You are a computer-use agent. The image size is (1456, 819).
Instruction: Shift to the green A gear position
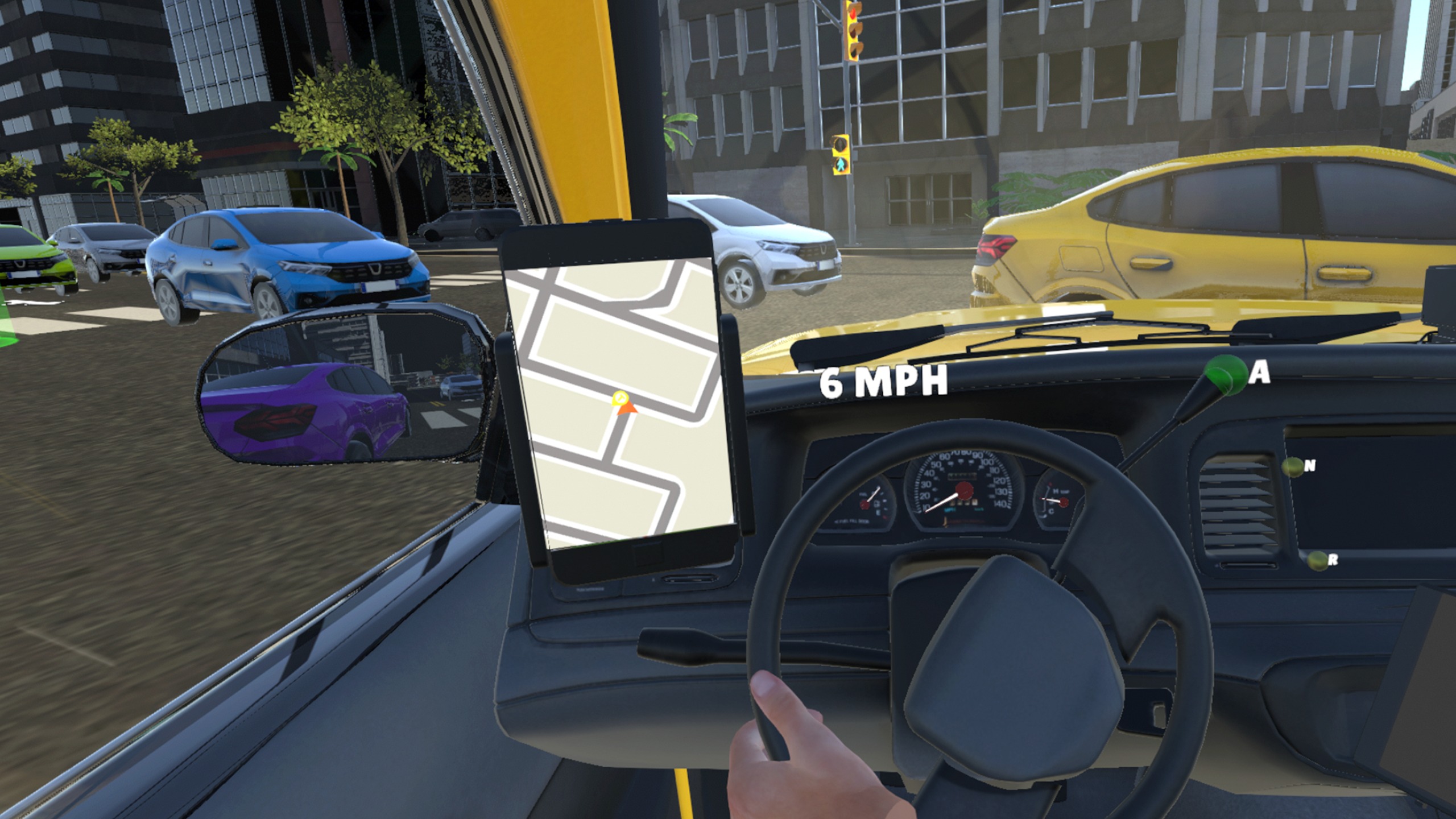pyautogui.click(x=1226, y=374)
